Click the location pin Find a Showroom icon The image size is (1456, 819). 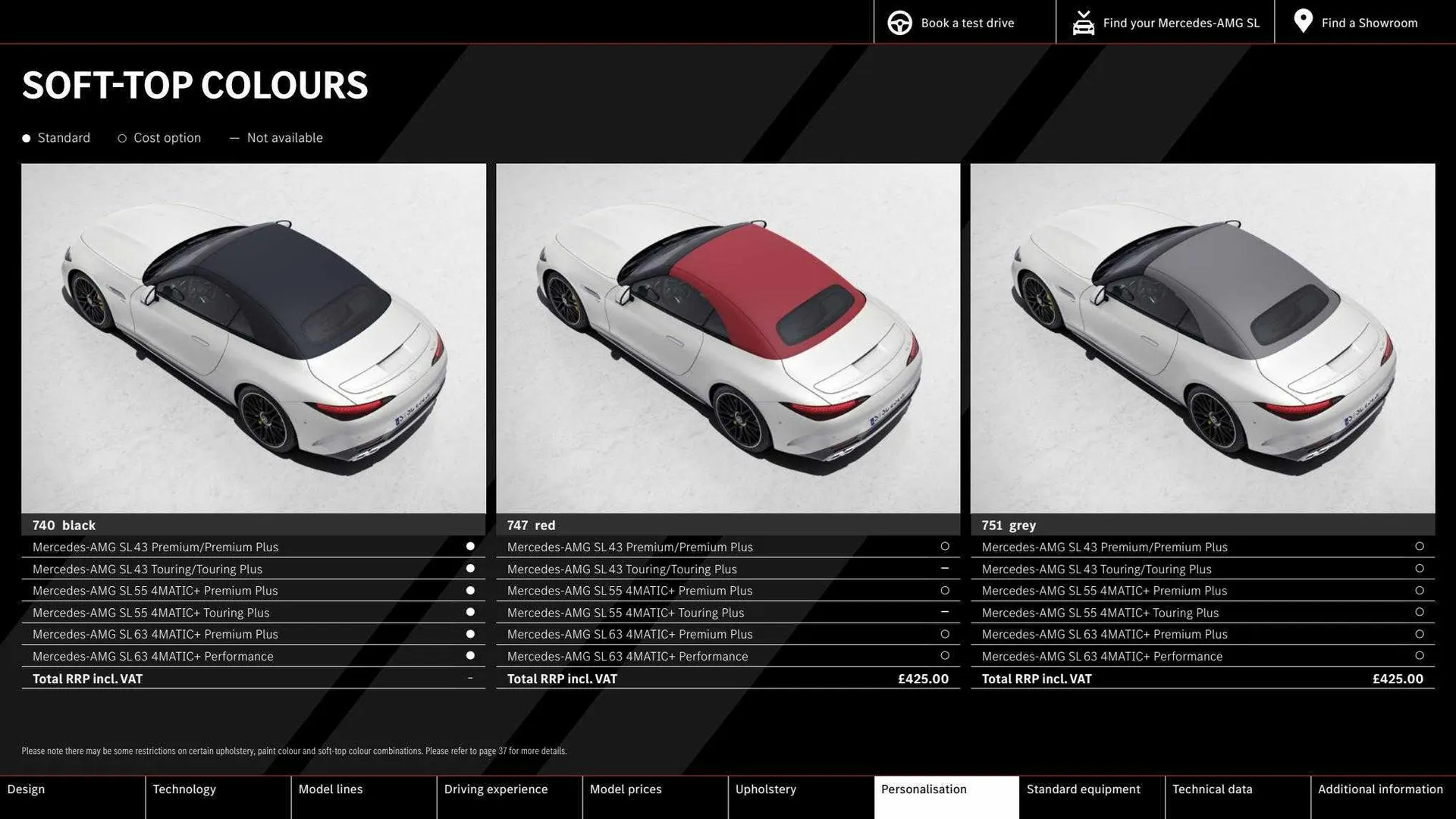1302,20
